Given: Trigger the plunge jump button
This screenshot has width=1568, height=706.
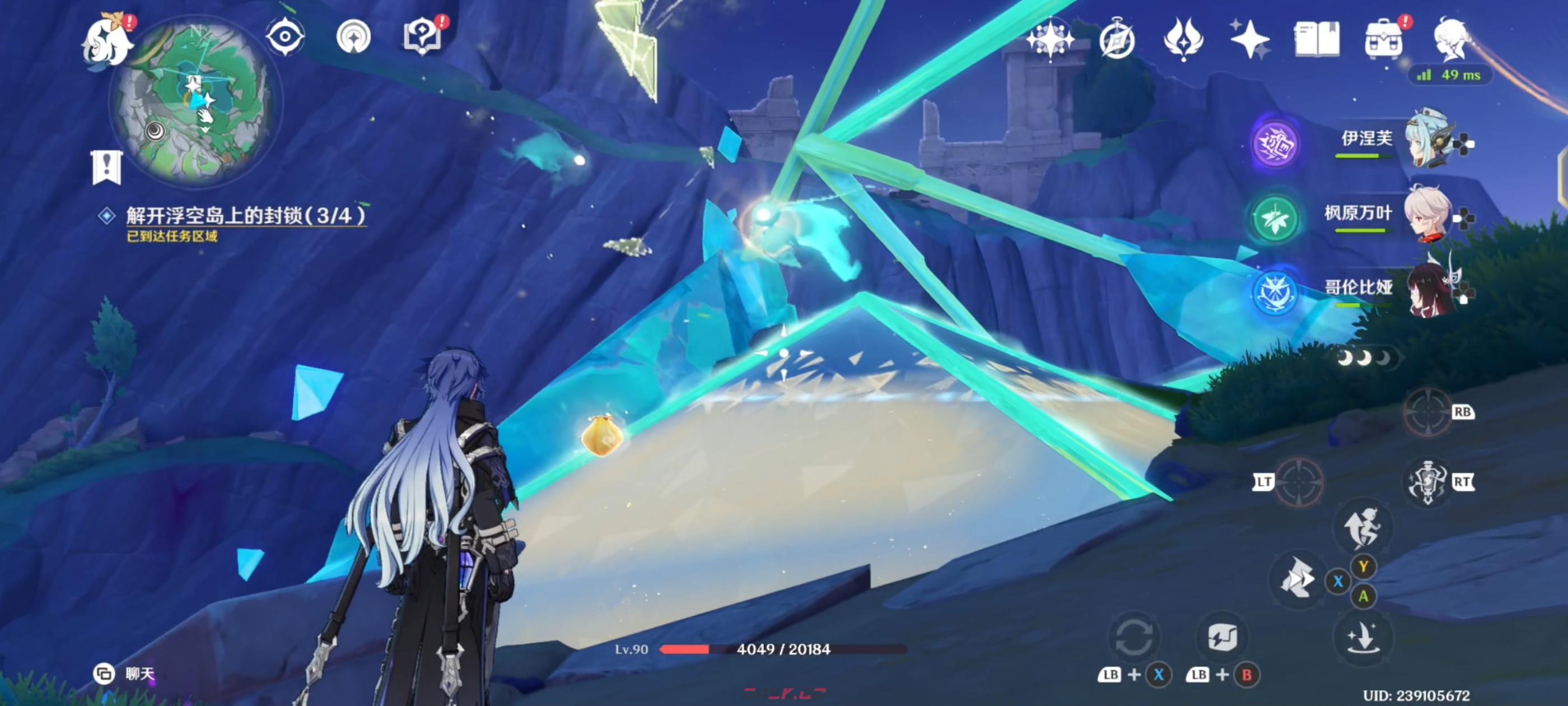Looking at the screenshot, I should pos(1362,637).
